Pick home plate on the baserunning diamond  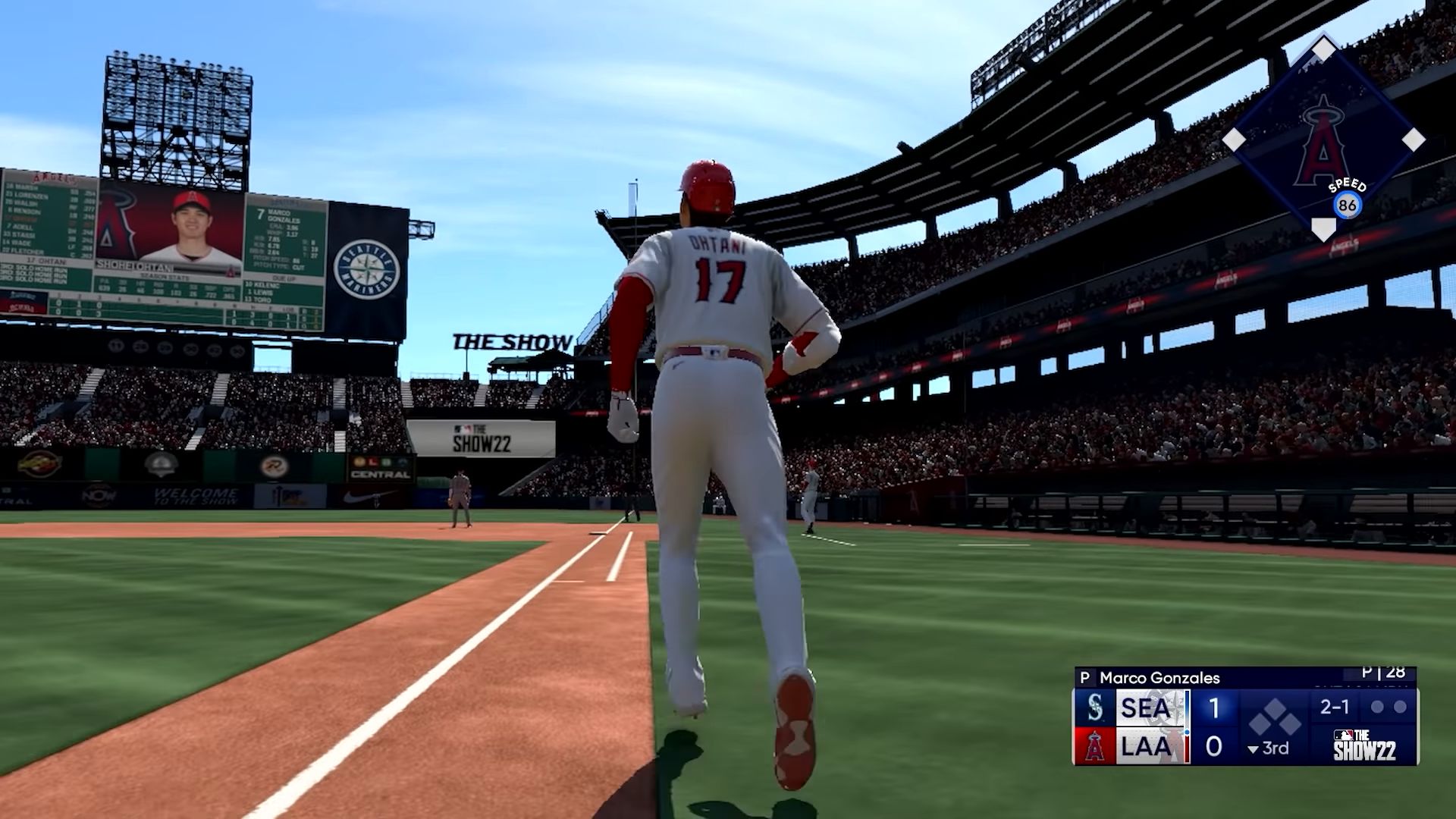coord(1323,227)
